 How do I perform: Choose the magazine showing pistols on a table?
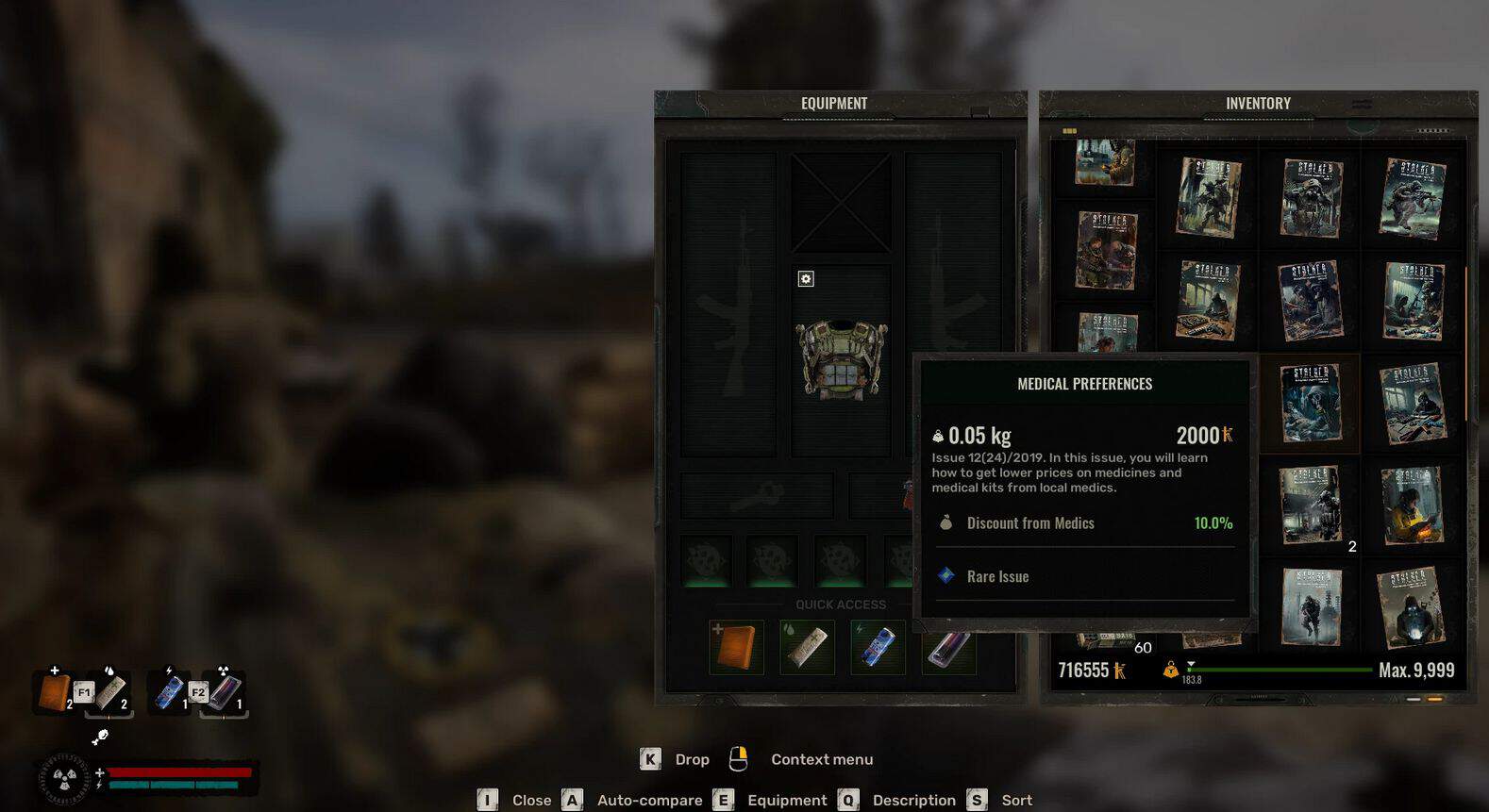pyautogui.click(x=1209, y=300)
